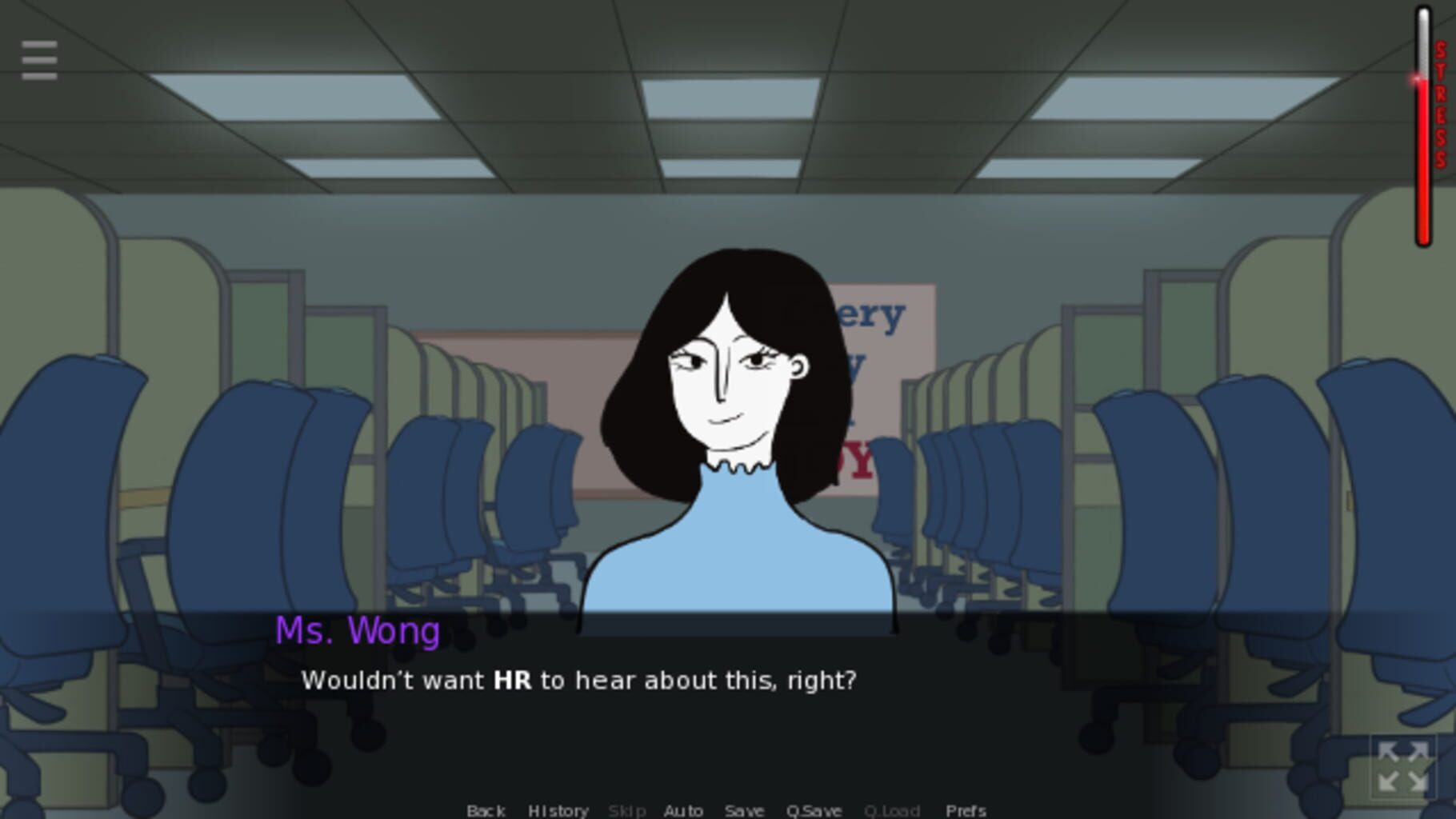Click Ms. Wong's name label
The height and width of the screenshot is (819, 1456).
click(x=357, y=632)
